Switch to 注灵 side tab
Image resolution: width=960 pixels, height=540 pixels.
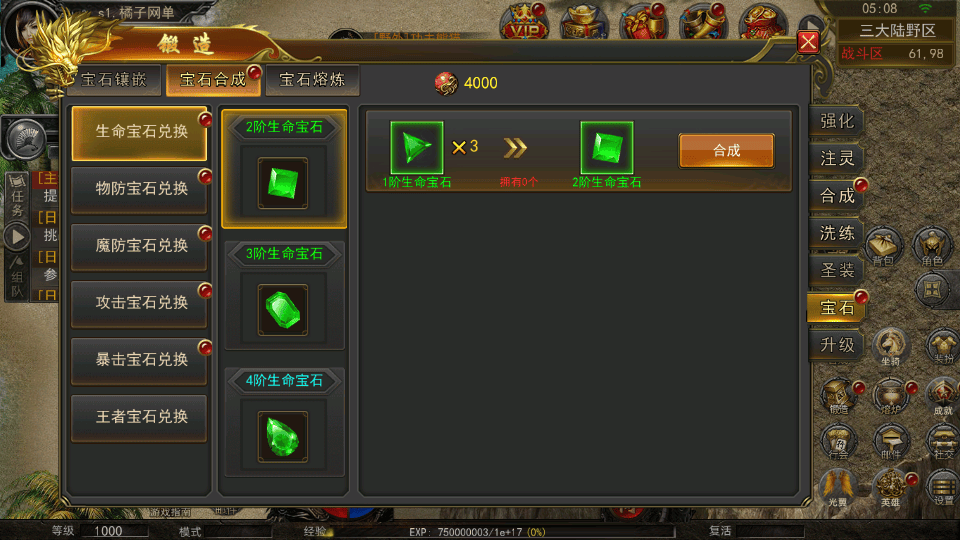click(836, 159)
